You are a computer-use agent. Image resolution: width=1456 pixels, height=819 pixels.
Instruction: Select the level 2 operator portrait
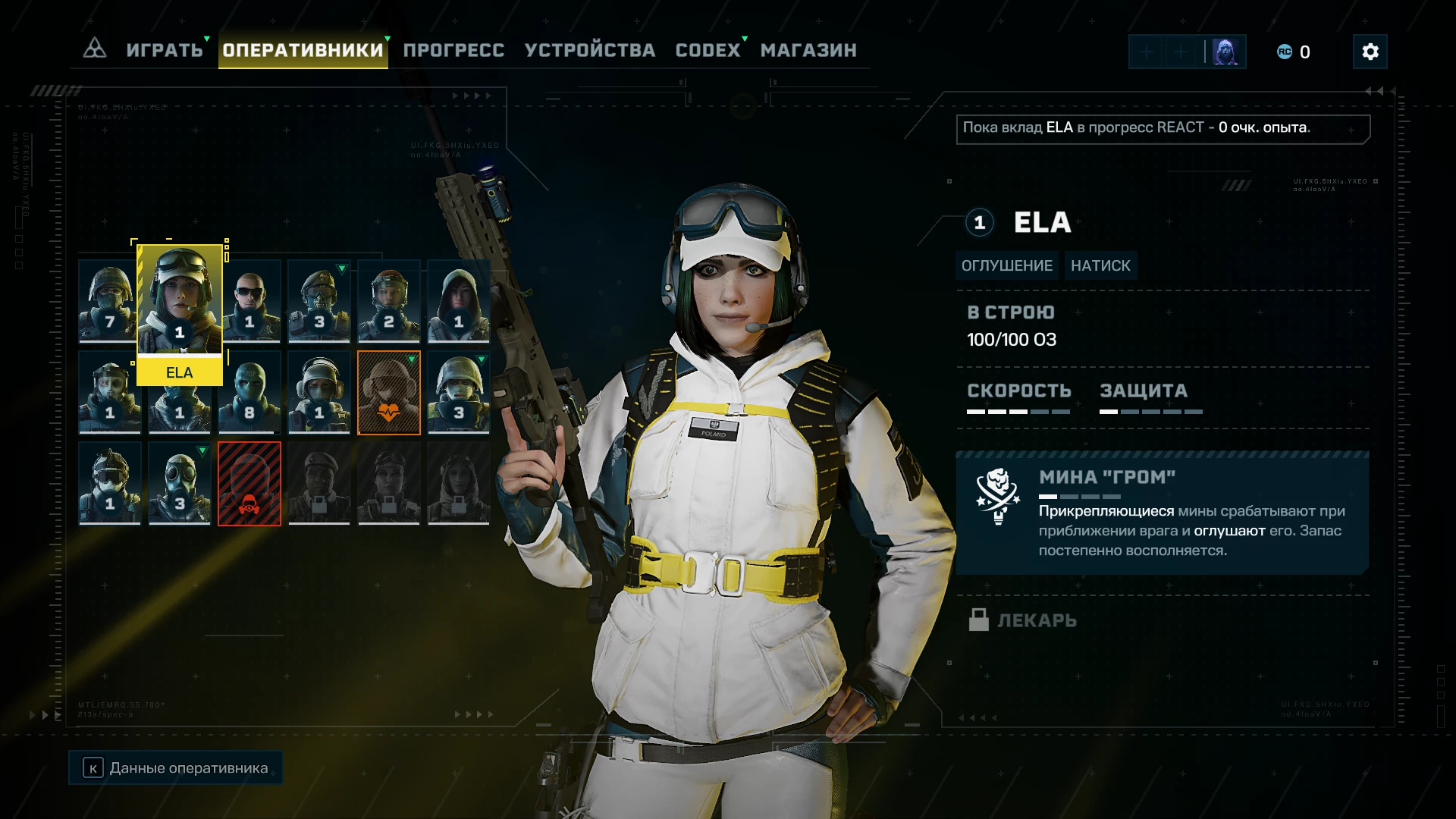point(388,301)
